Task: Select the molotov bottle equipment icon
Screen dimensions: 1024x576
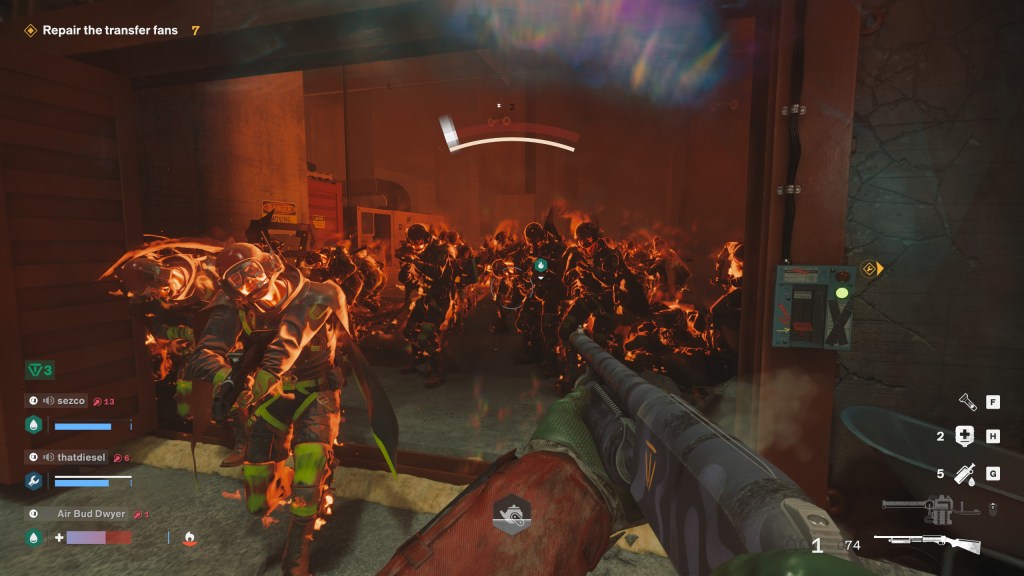Action: point(965,473)
